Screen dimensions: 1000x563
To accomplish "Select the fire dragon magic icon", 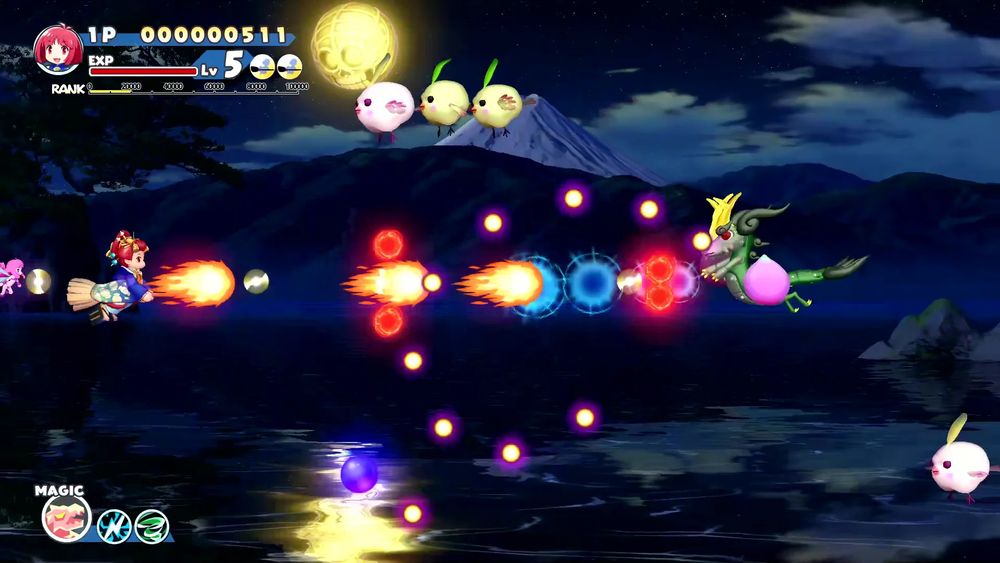I will click(66, 518).
